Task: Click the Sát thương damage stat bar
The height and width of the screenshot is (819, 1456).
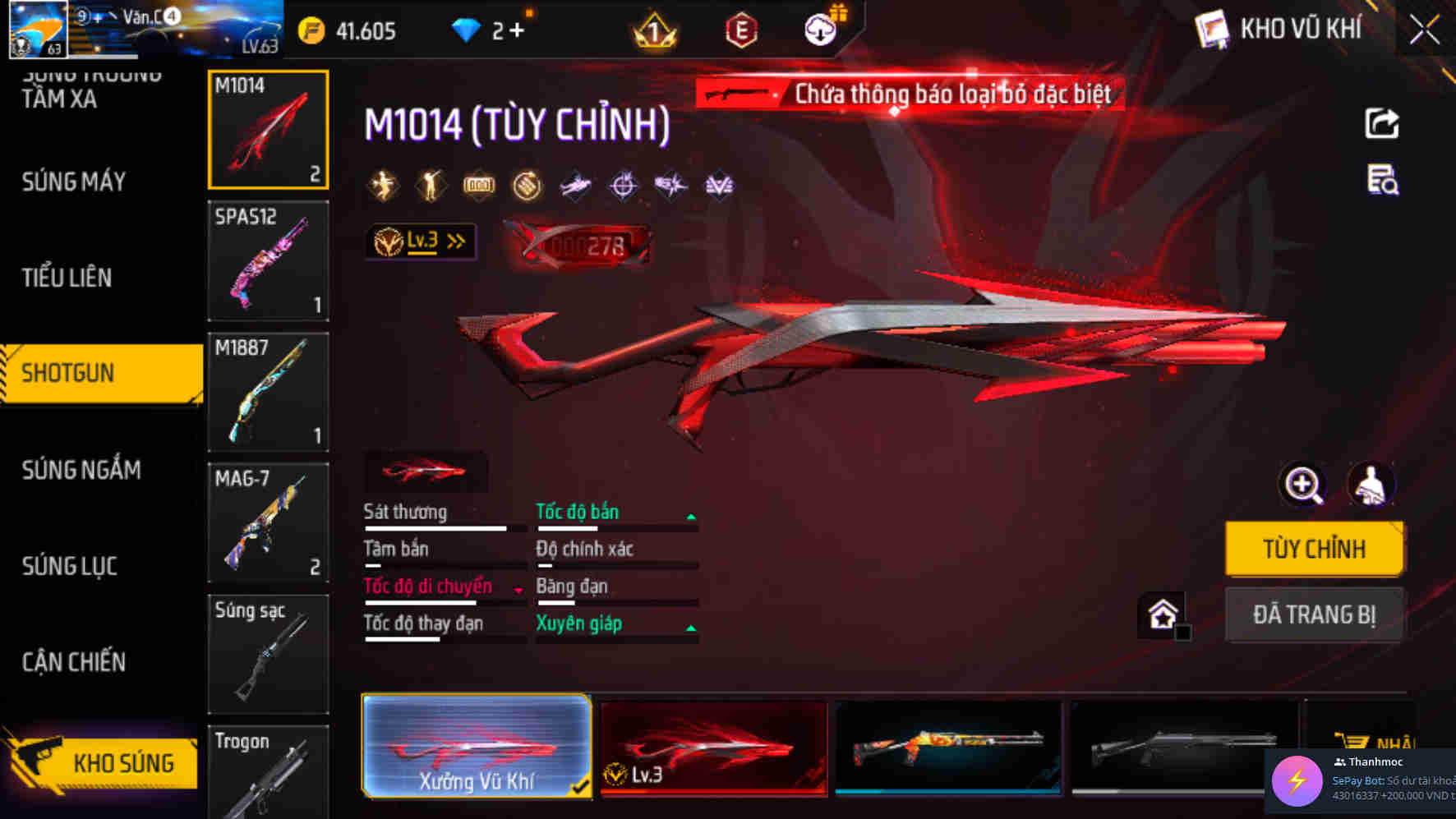Action: 435,528
